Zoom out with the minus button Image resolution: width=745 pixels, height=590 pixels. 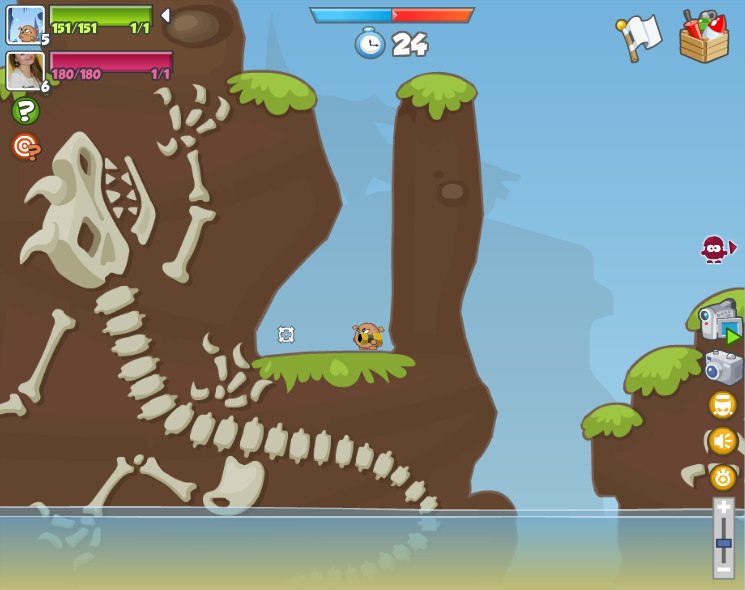[x=723, y=569]
